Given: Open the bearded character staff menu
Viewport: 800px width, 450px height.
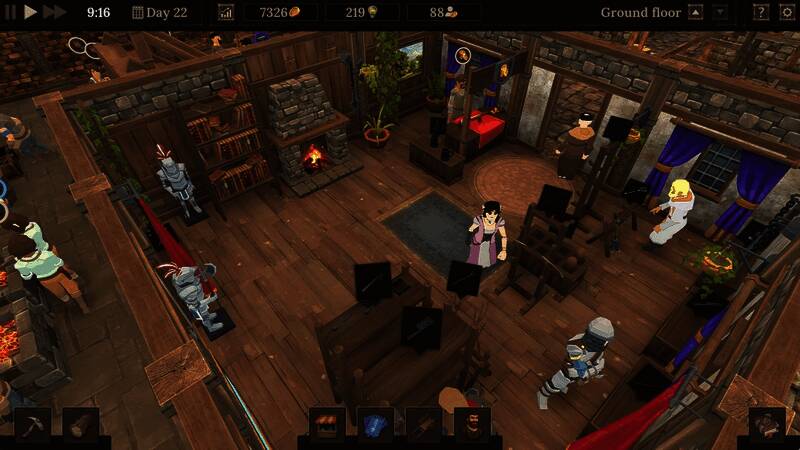Looking at the screenshot, I should (471, 425).
